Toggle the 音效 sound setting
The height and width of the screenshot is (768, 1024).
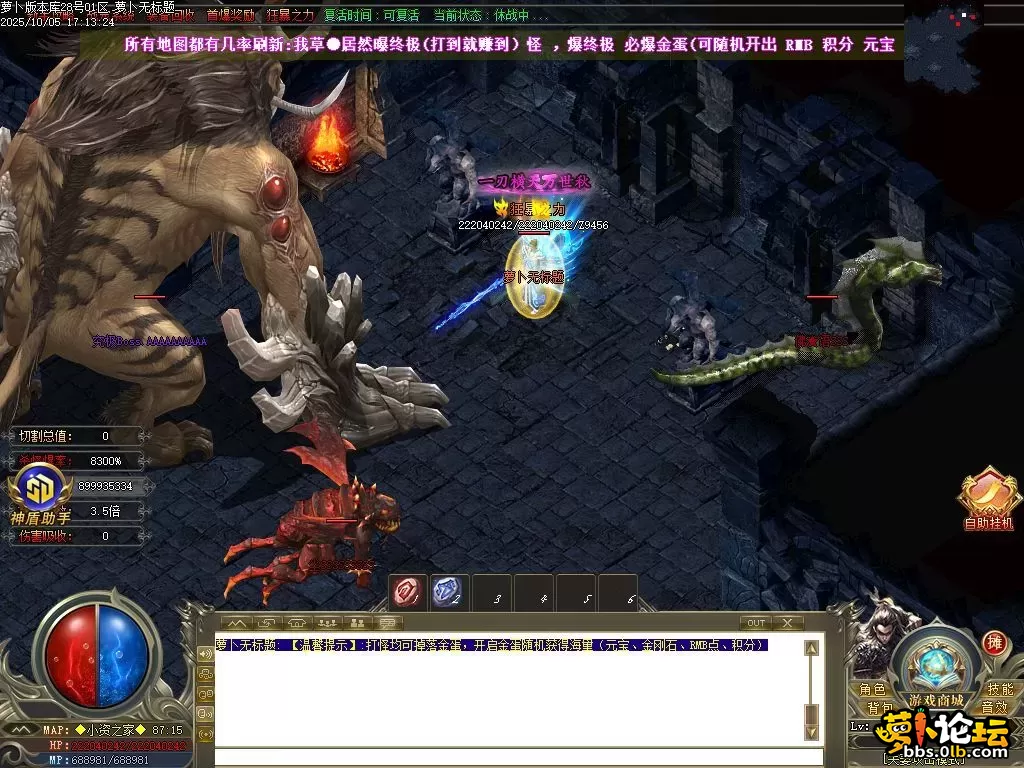click(994, 708)
